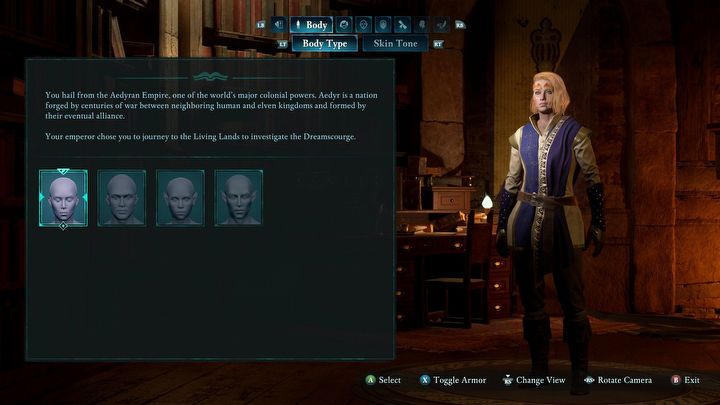Viewport: 720px width, 405px height.
Task: Select the Body Type sub-tab
Action: click(x=324, y=44)
